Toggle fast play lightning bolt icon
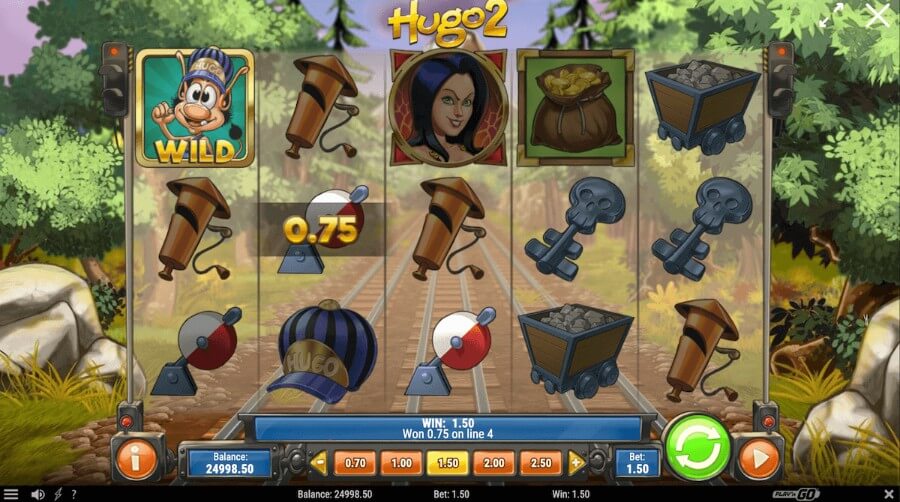Screen dimensions: 900x502 (x=59, y=494)
